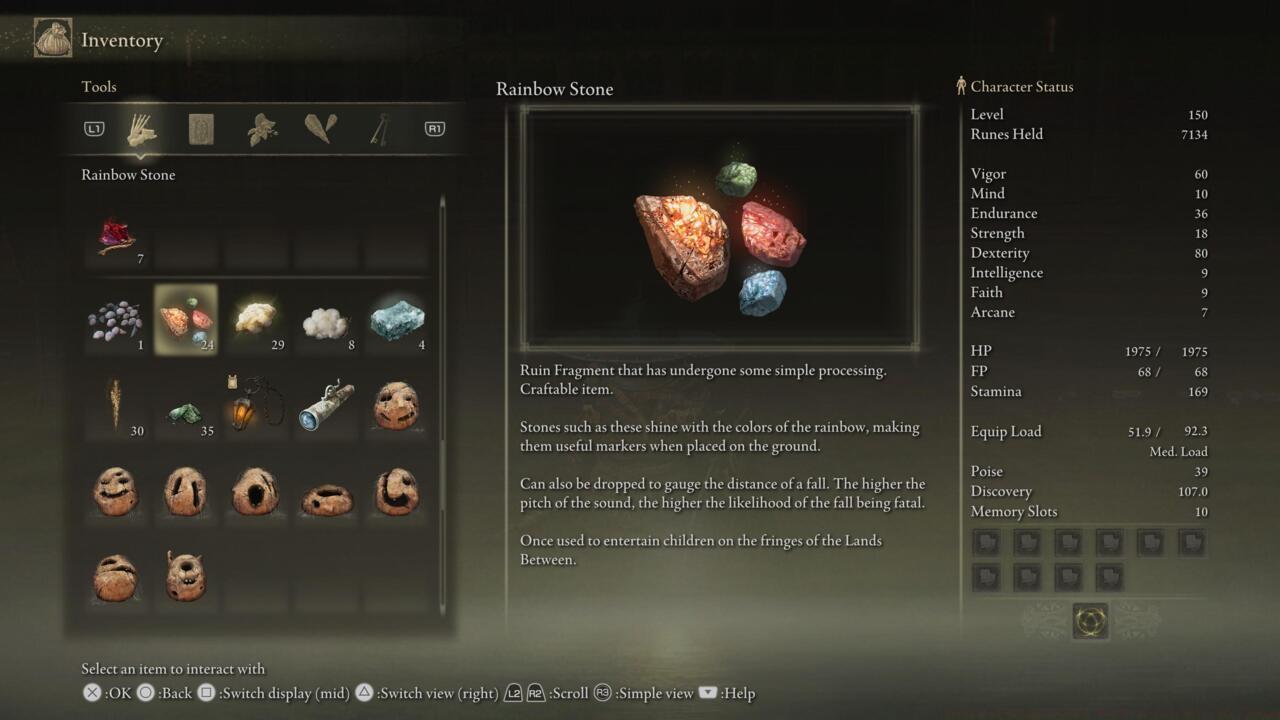Open the carved whistle category icon

[x=318, y=128]
